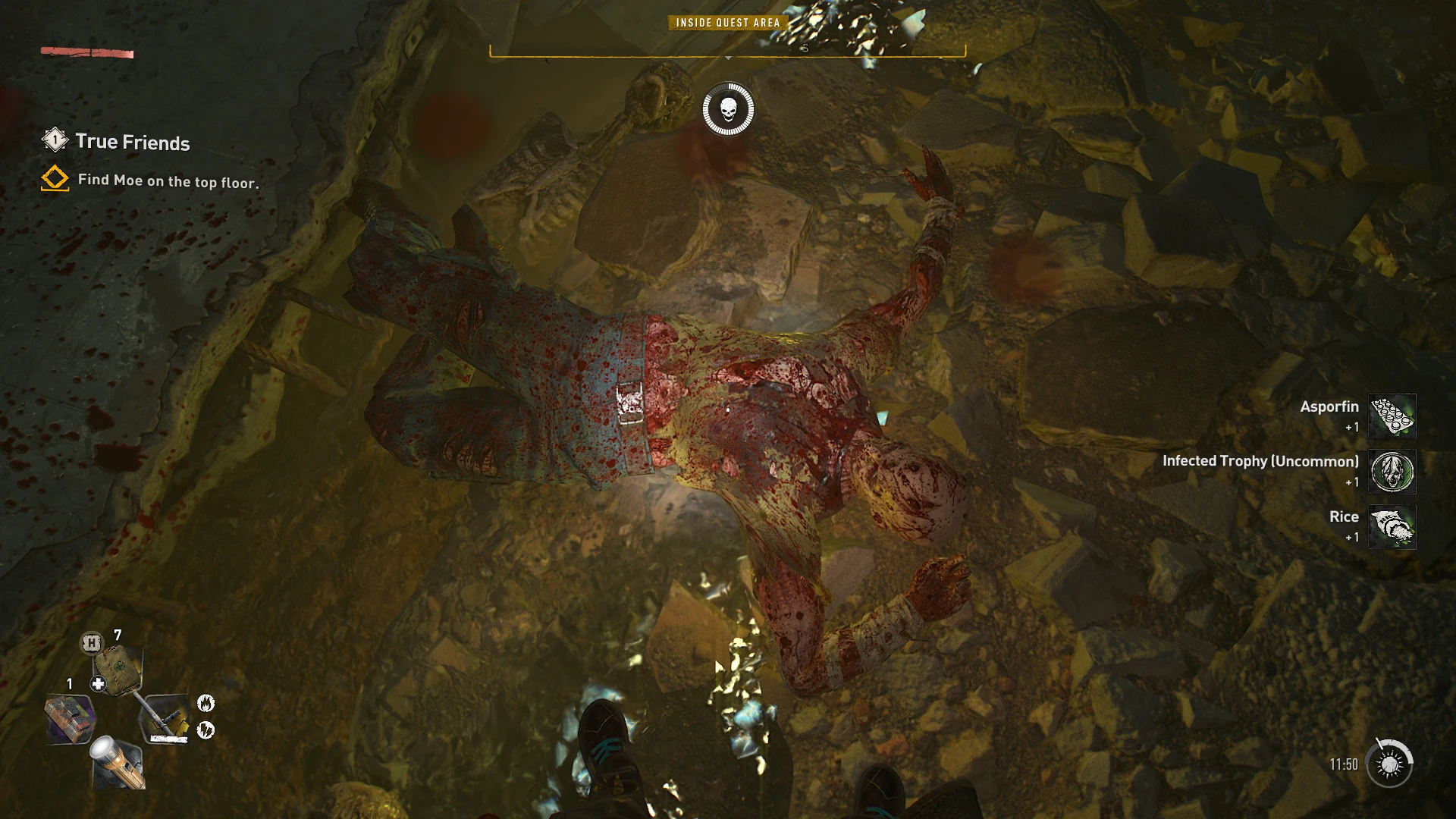Click the Infected Trophy pickup icon
This screenshot has height=819, width=1456.
click(1392, 472)
